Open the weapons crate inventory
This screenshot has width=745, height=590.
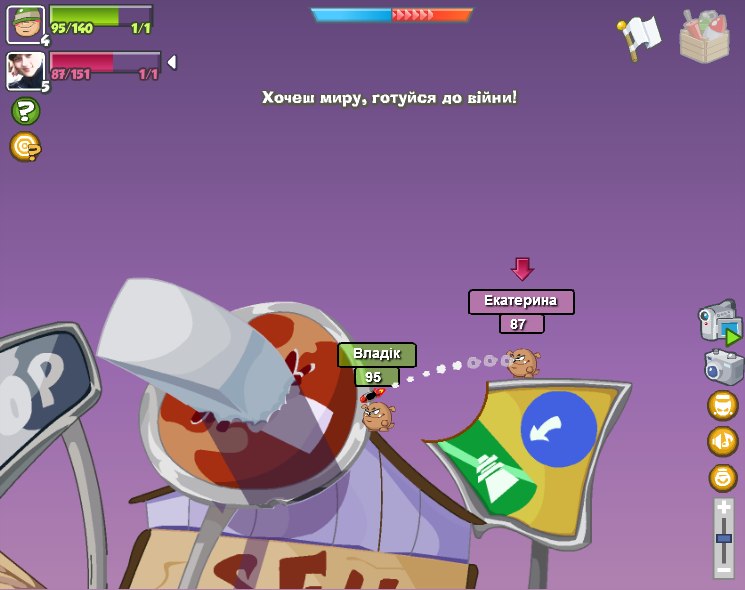(703, 37)
